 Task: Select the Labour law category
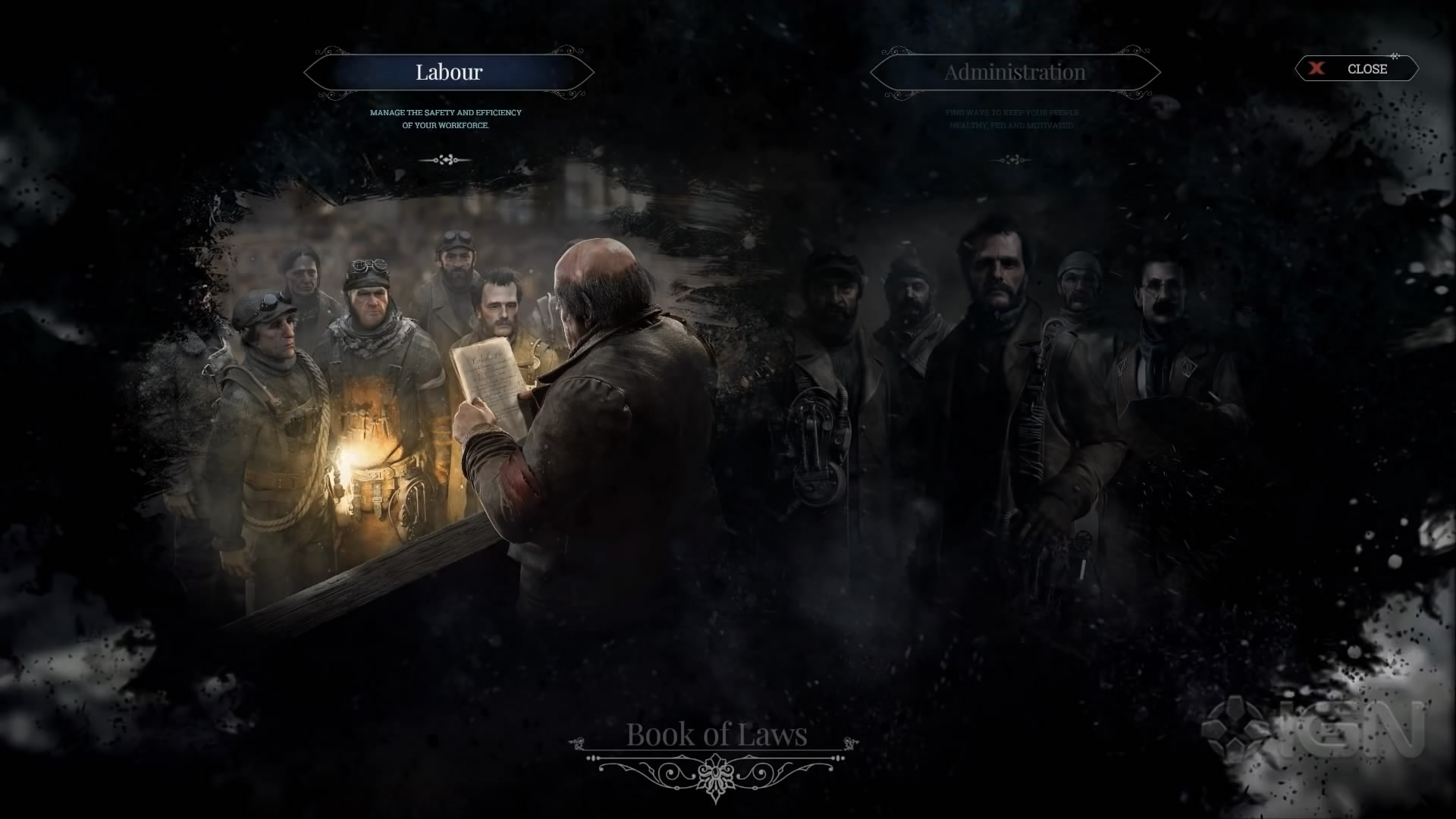point(448,73)
